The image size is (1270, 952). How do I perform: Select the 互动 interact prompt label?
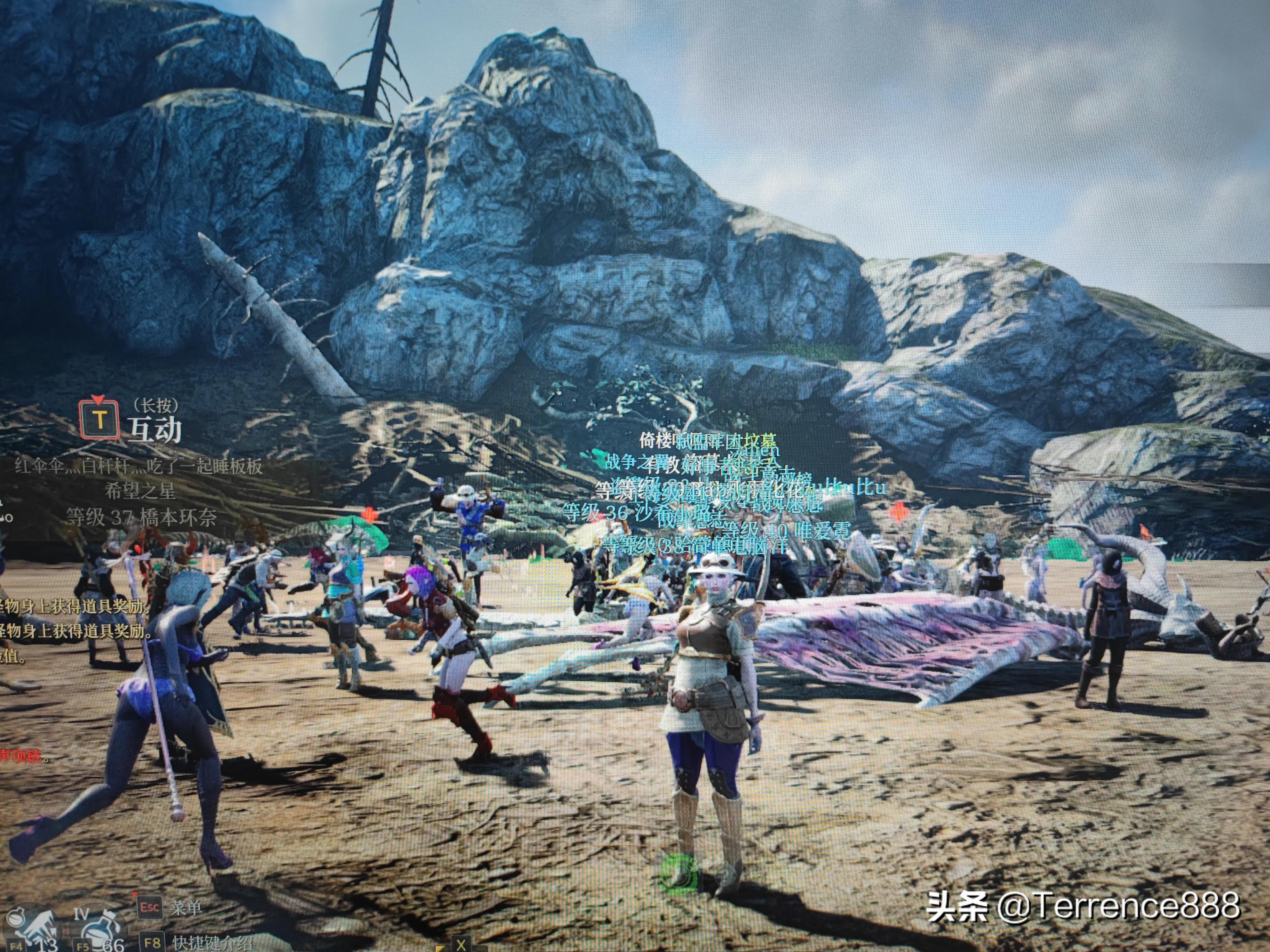[x=154, y=429]
